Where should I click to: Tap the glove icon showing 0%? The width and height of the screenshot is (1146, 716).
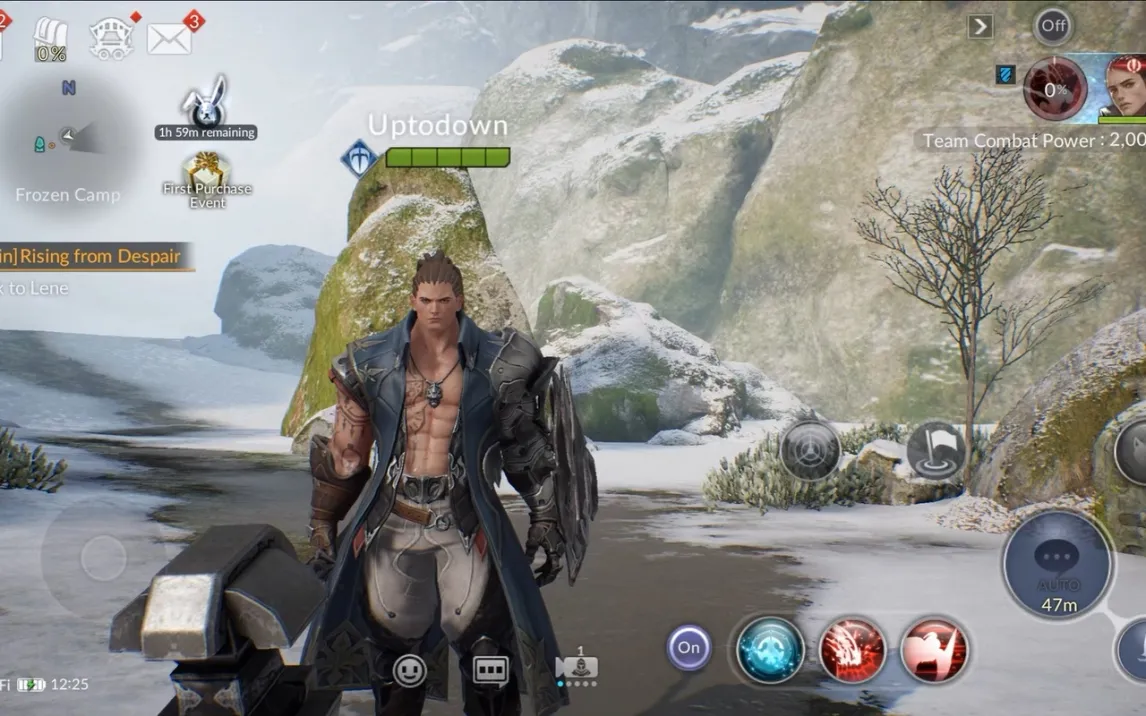point(50,41)
